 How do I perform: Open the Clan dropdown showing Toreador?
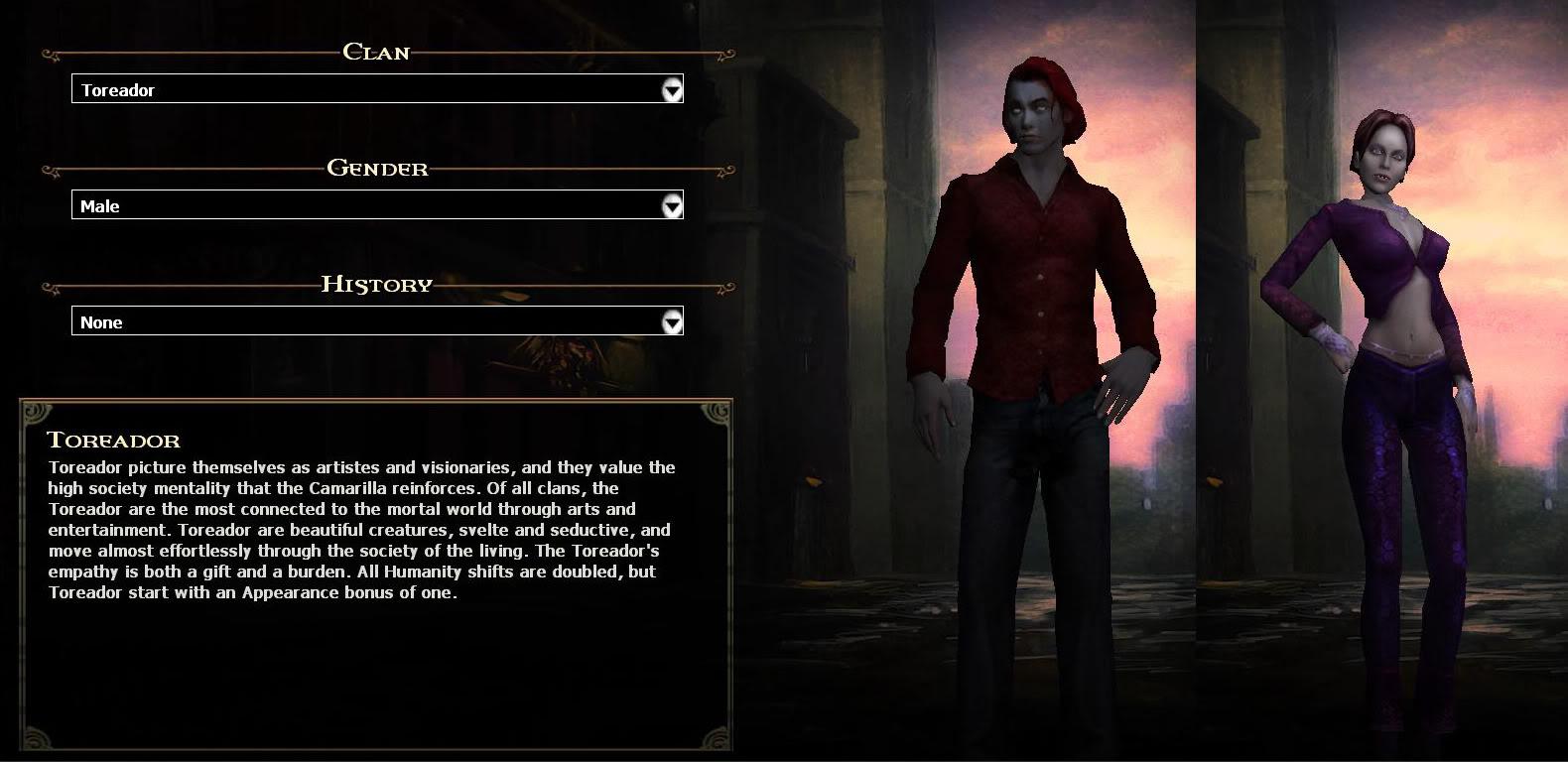(x=367, y=90)
